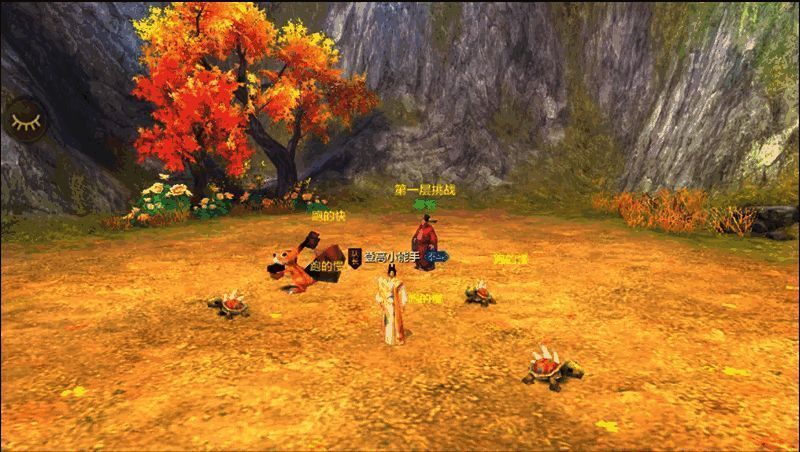
Task: Toggle the closed-eye interface visibility icon
Action: [x=22, y=120]
